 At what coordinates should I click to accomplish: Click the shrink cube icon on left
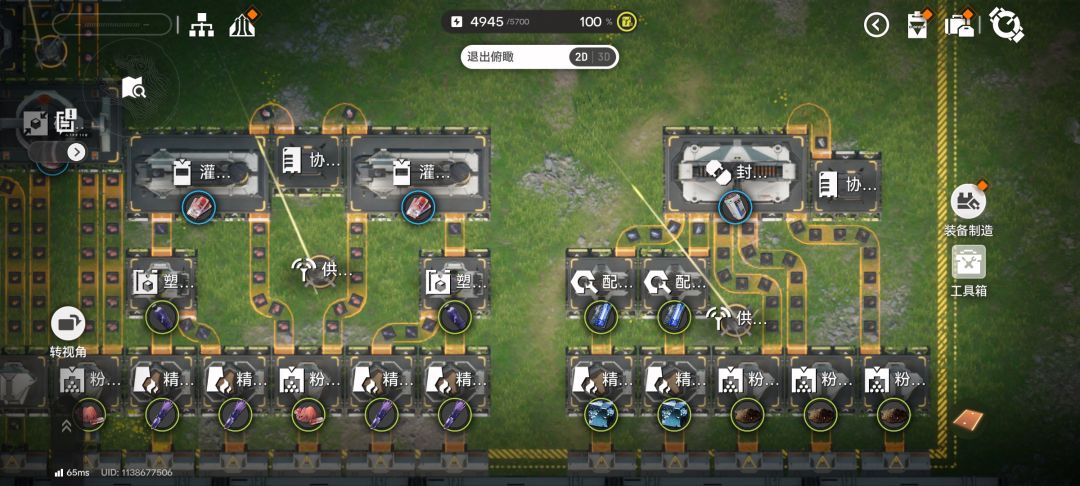point(32,122)
